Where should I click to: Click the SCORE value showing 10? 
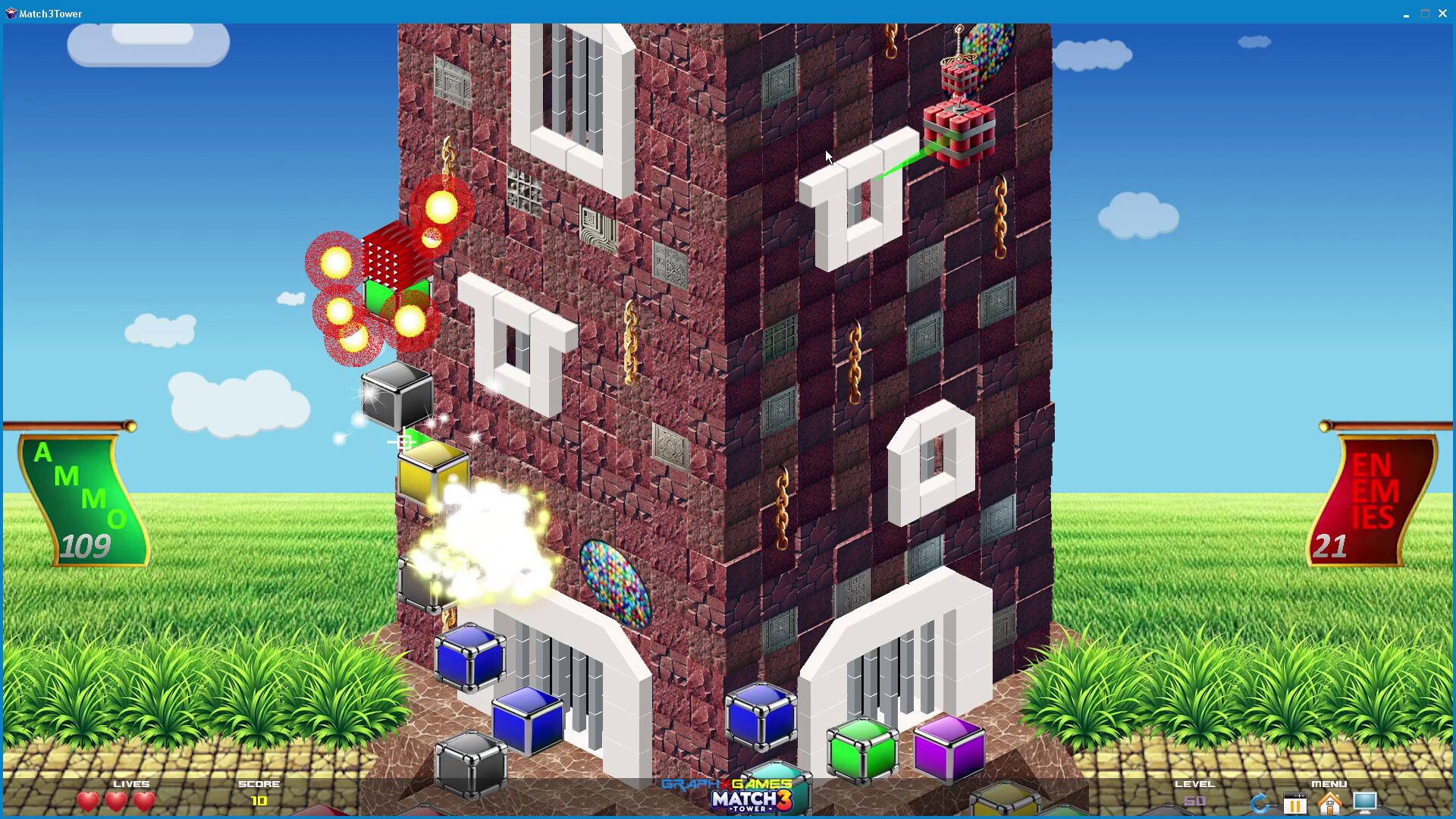(258, 801)
